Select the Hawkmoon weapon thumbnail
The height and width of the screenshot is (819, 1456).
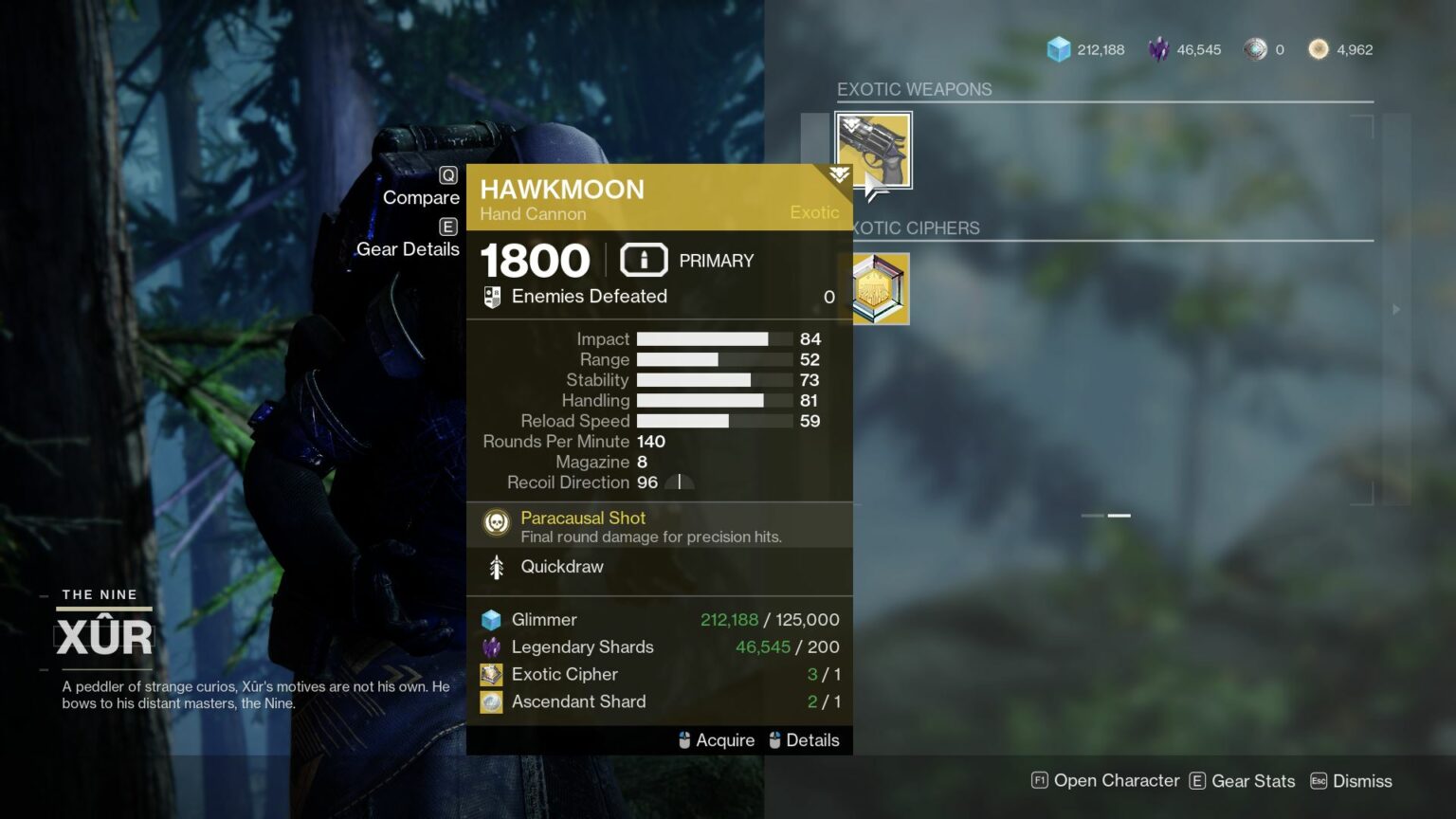pos(873,149)
